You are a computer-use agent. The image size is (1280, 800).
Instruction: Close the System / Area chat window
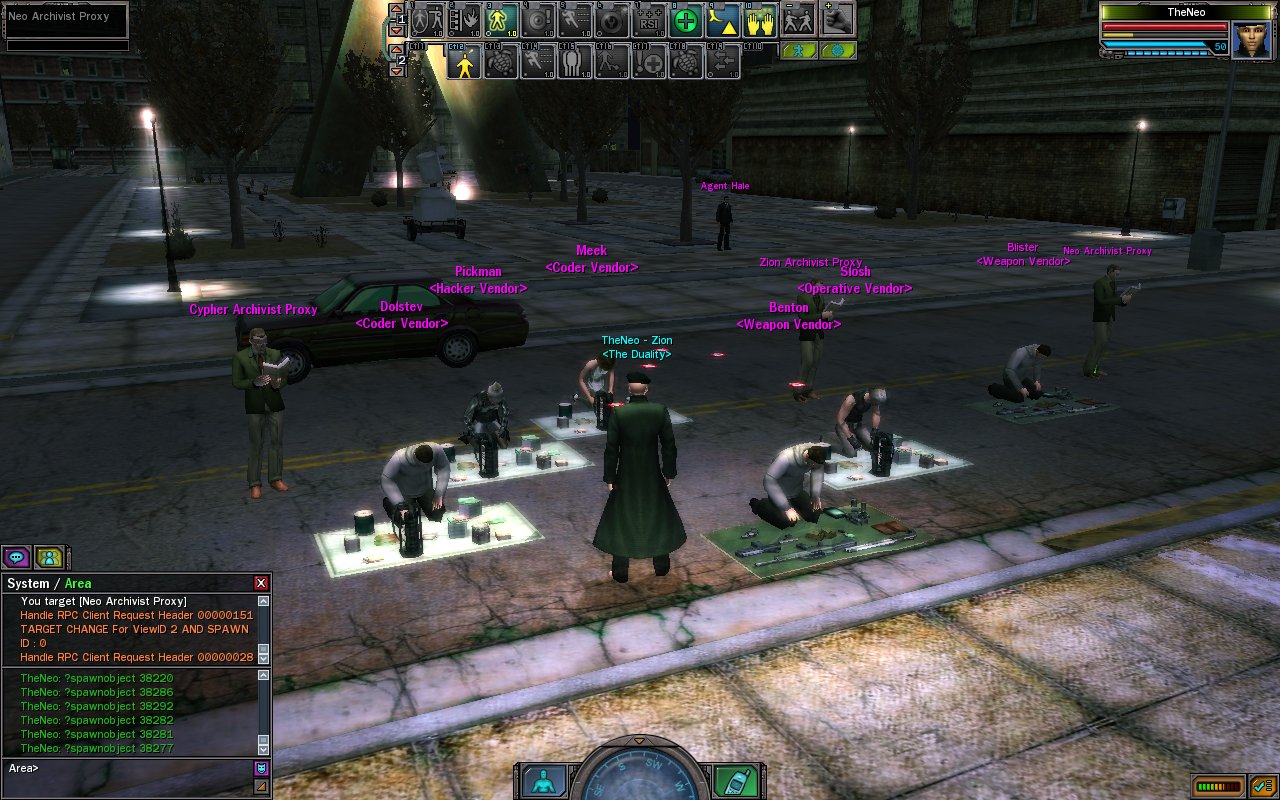pyautogui.click(x=261, y=583)
